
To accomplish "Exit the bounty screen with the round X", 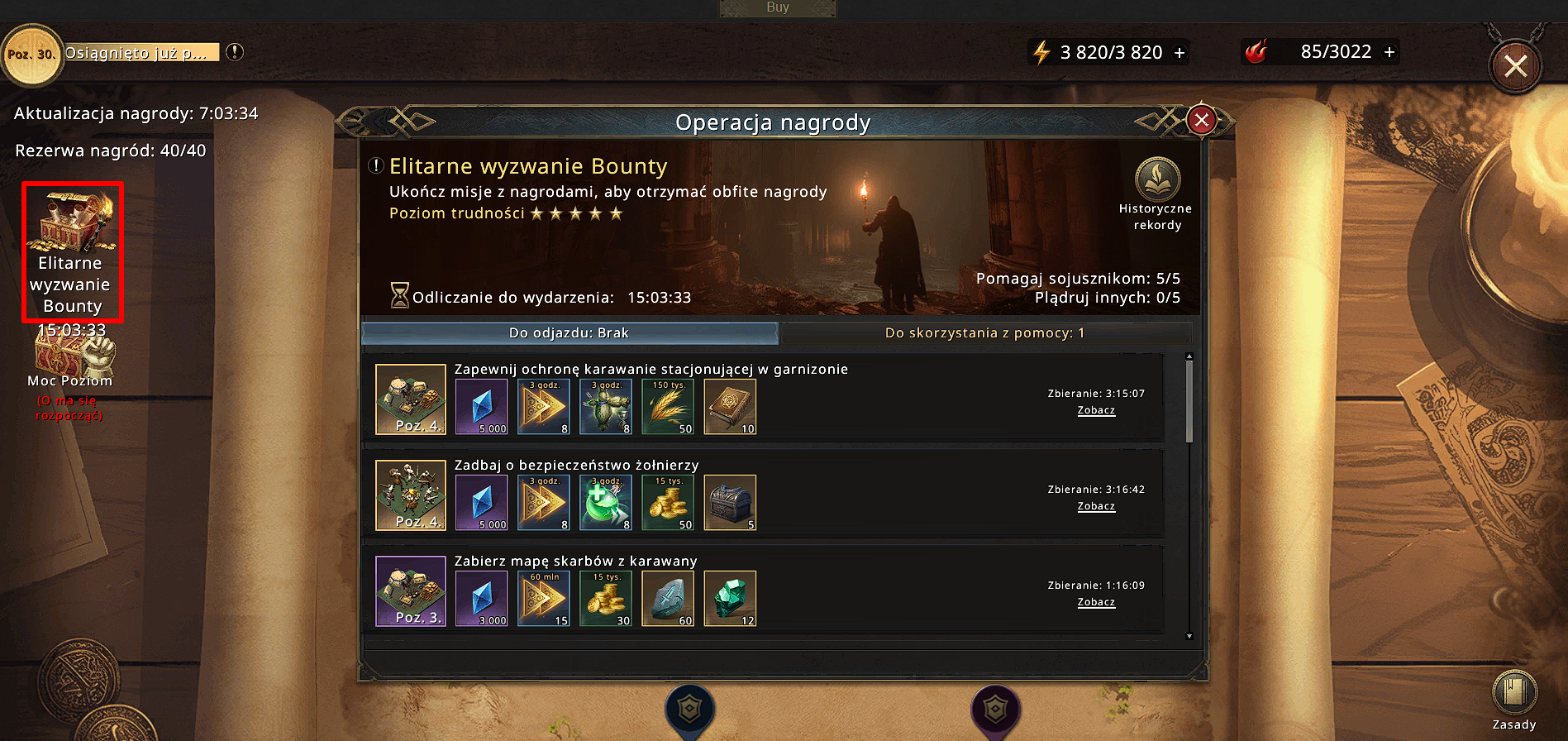I will click(1514, 66).
